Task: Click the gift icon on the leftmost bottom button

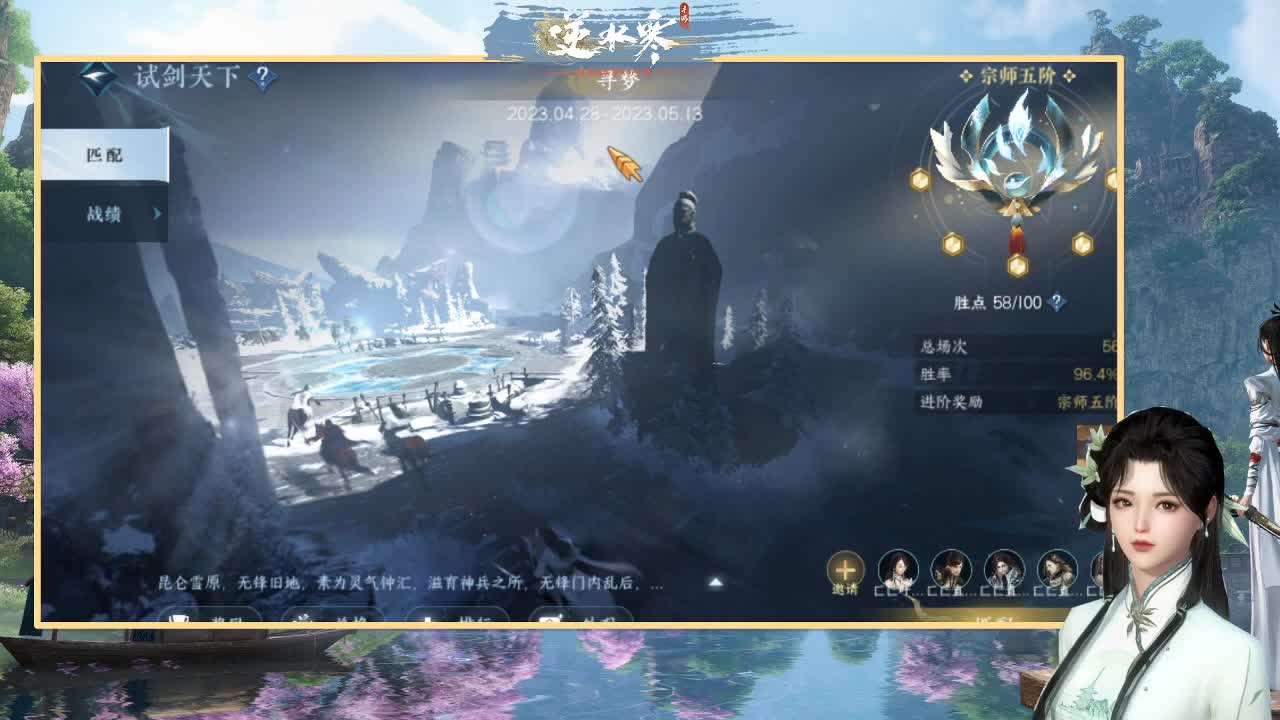Action: pos(178,619)
